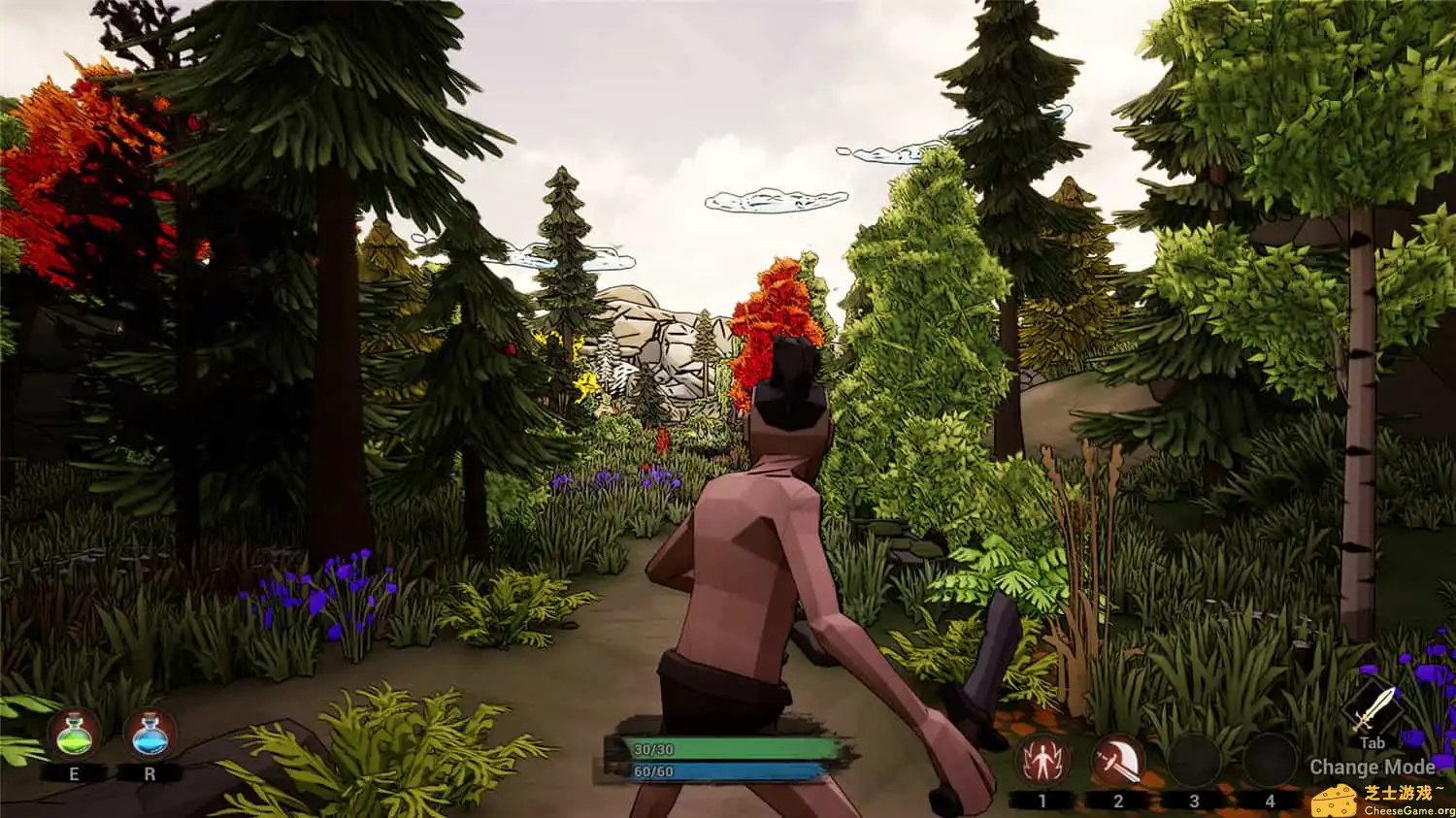This screenshot has height=818, width=1456.
Task: Click the number 3 slot label
Action: click(x=1192, y=800)
